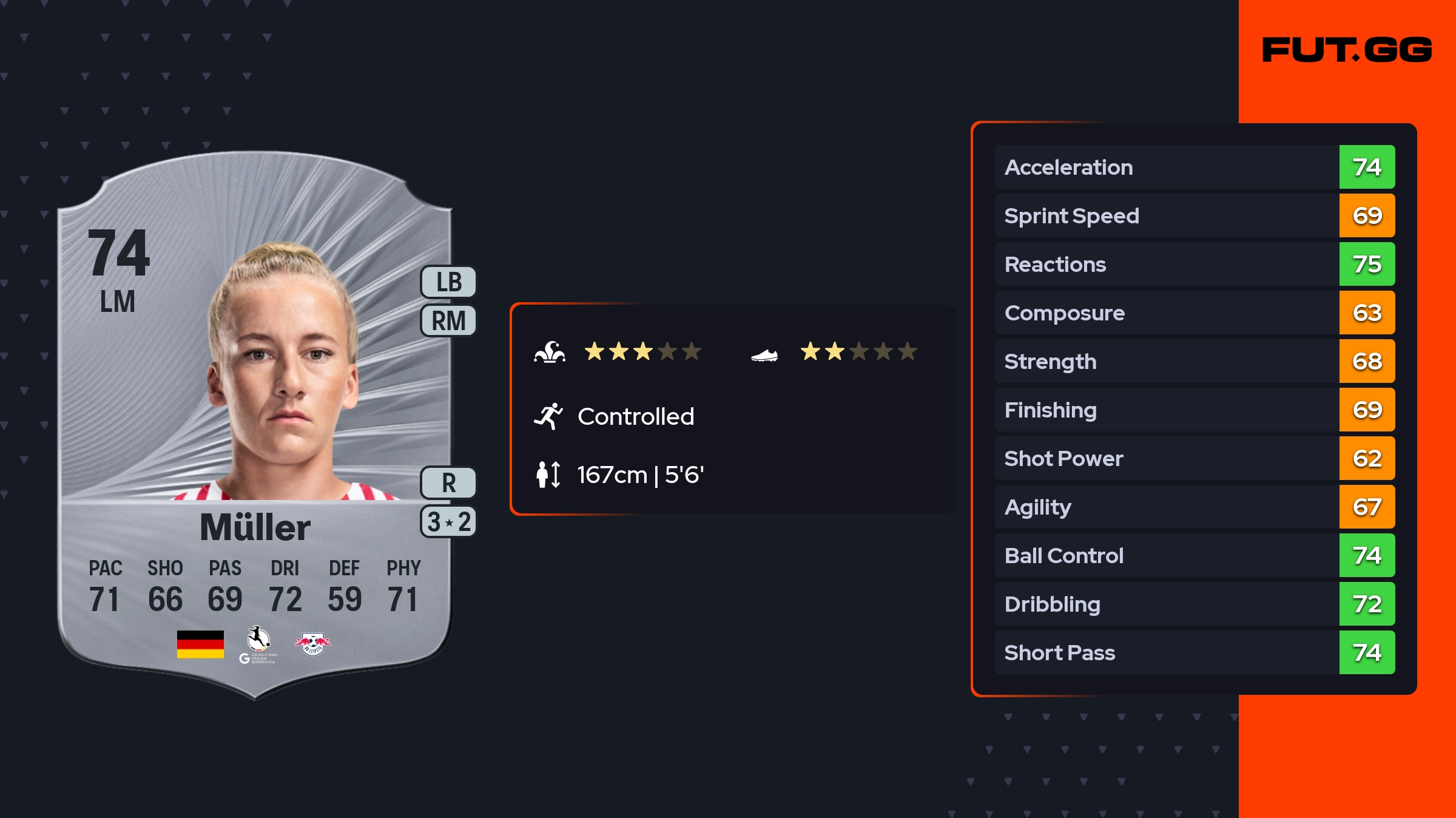The height and width of the screenshot is (818, 1456).
Task: Choose the RM alternate position badge
Action: [448, 320]
